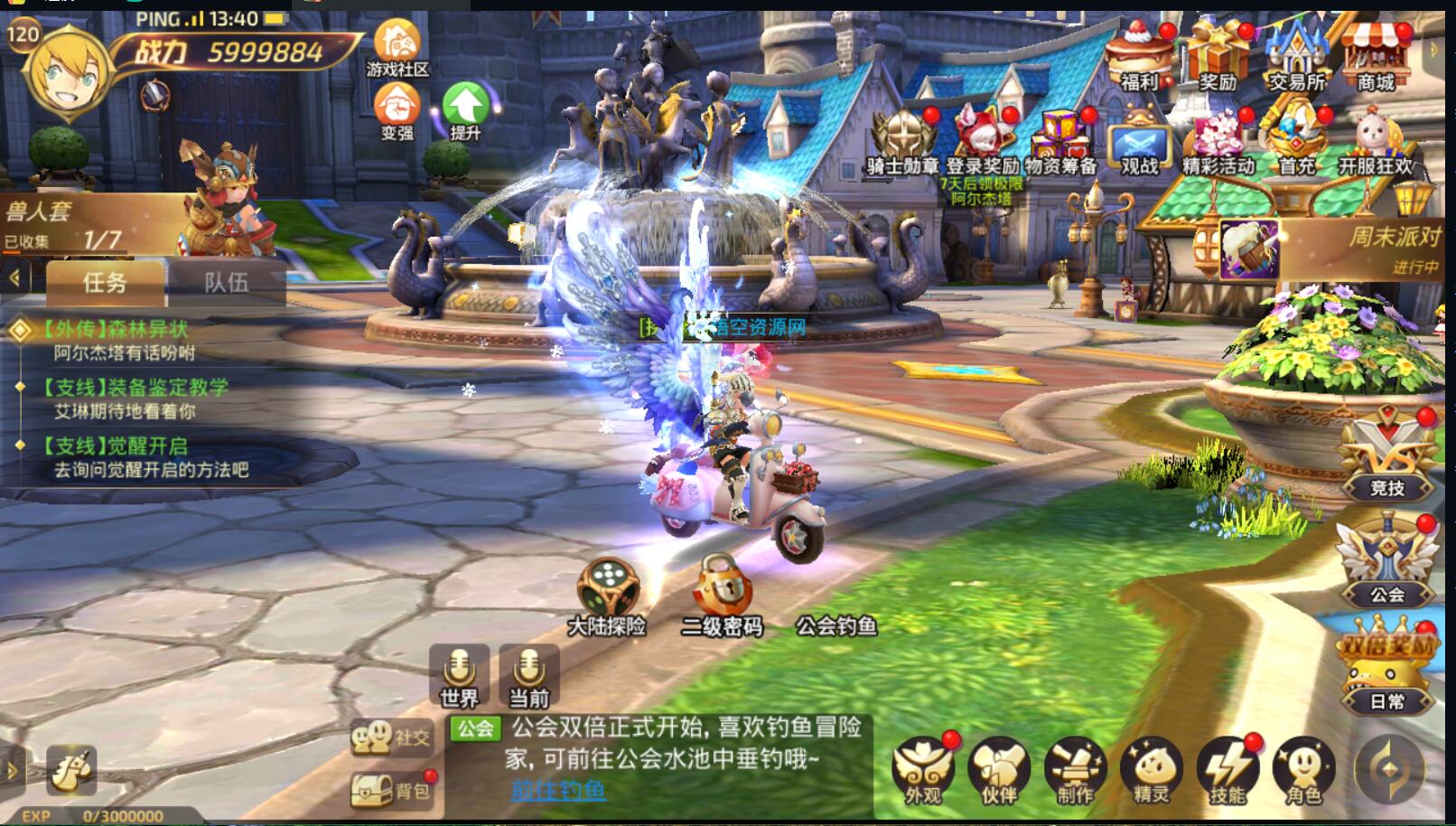
Task: Open the 背包 backpack inventory
Action: point(390,791)
